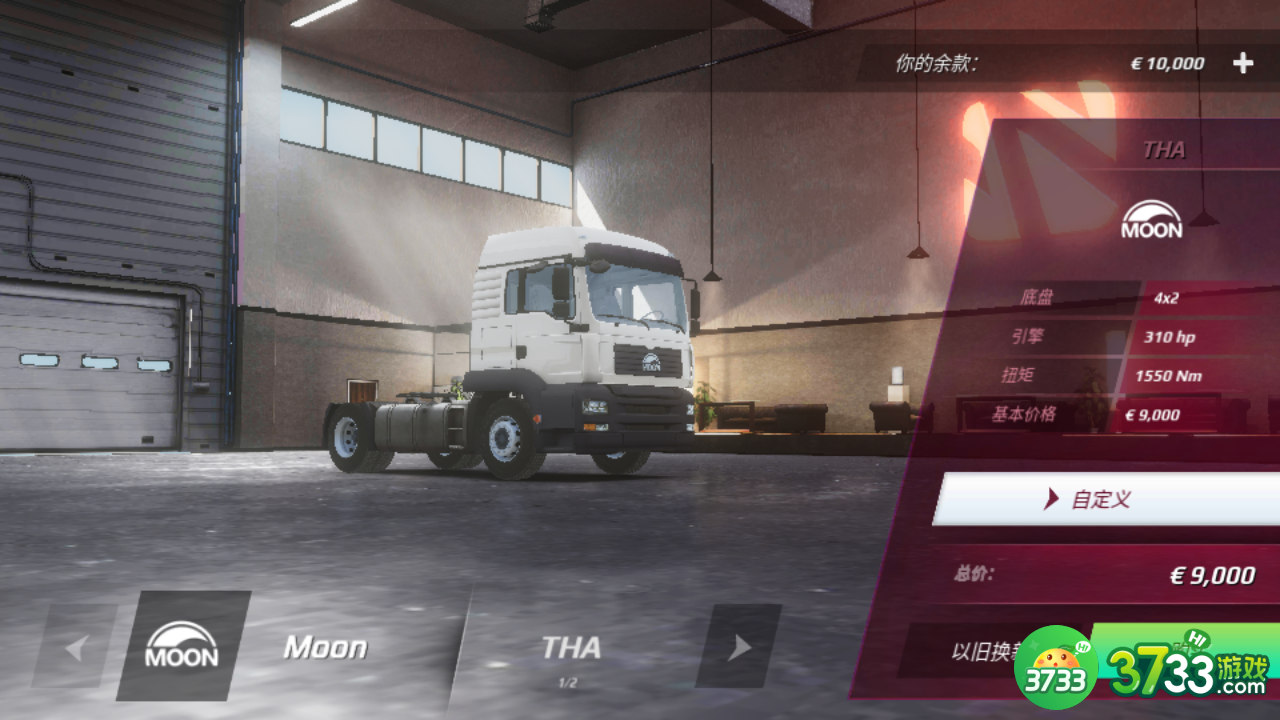Select the THA model label
1280x720 pixels.
(571, 649)
